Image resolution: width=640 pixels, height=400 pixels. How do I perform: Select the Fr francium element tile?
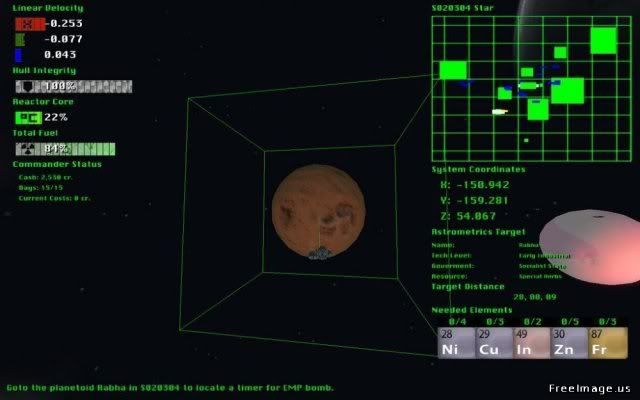(606, 342)
